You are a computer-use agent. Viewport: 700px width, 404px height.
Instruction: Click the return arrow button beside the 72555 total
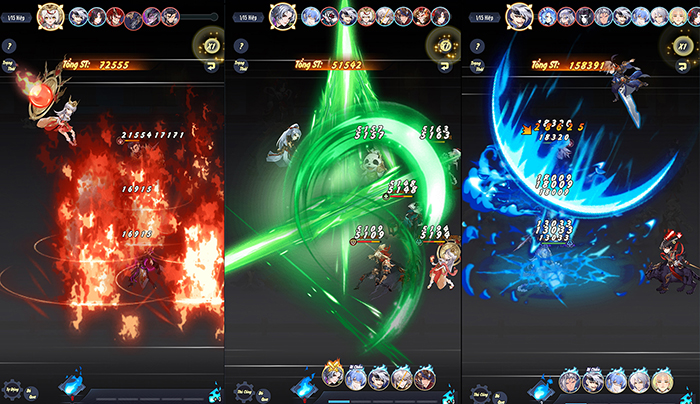(212, 67)
